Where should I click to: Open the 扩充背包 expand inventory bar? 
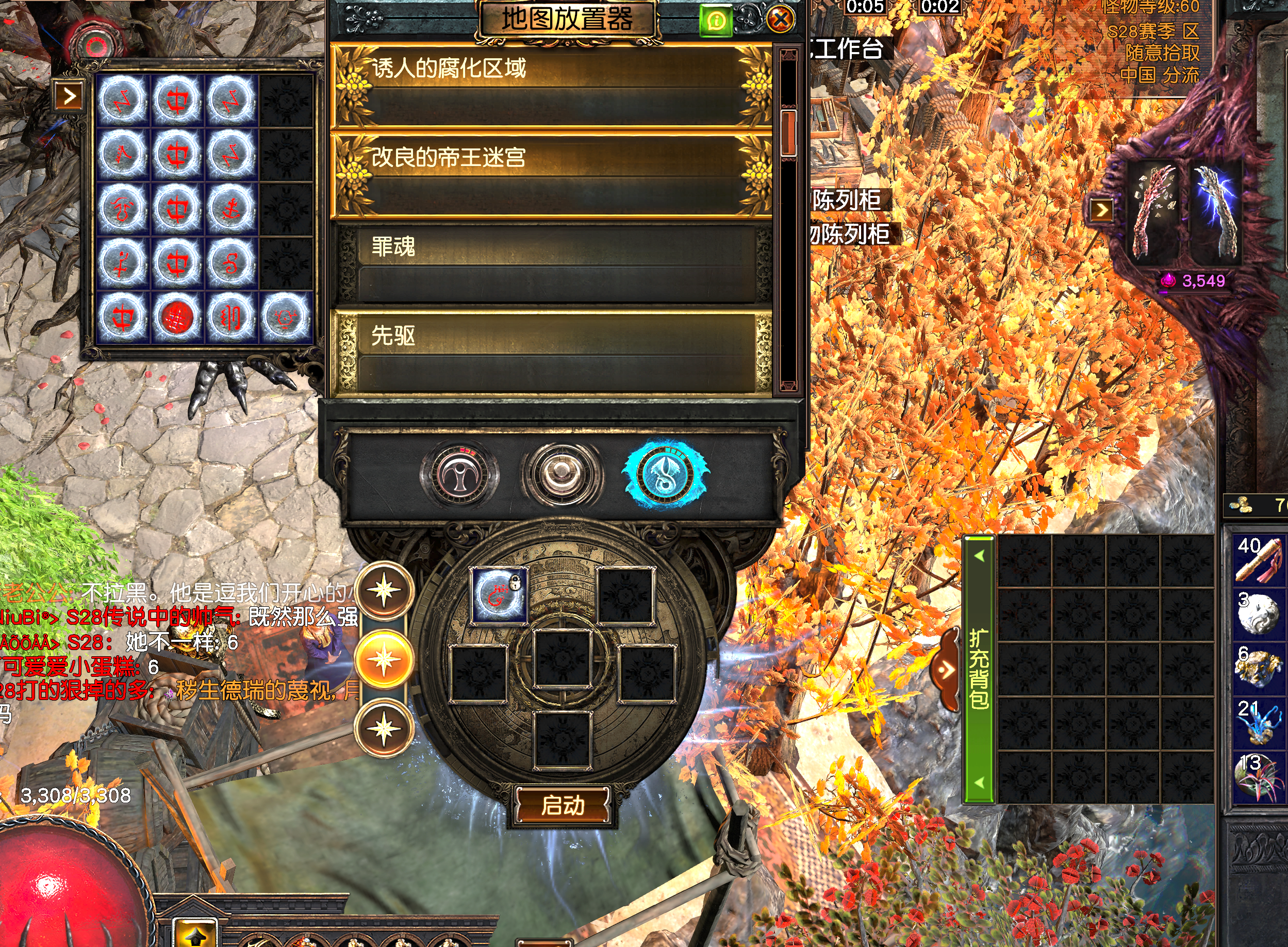click(979, 669)
